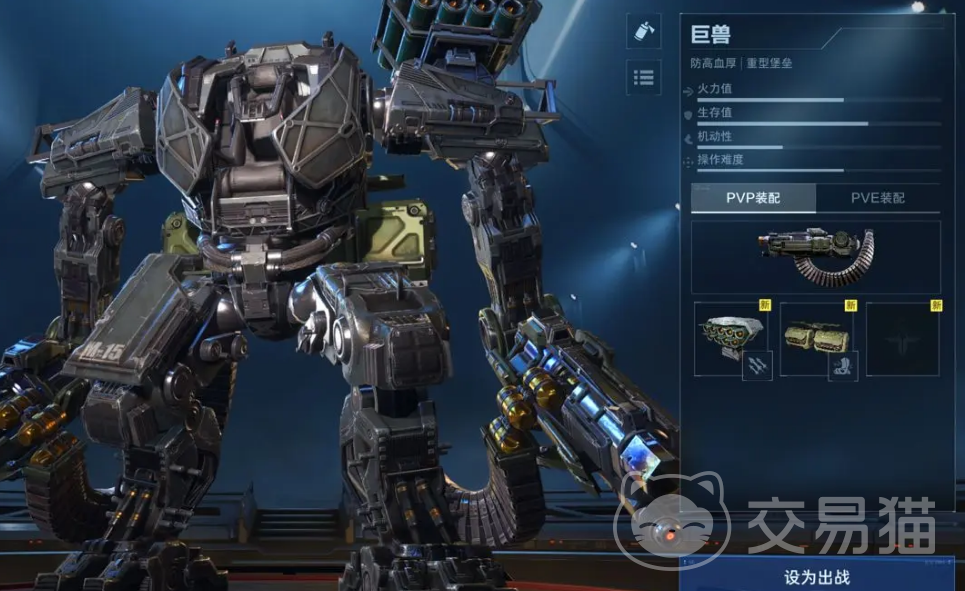Confirm with the 设为出战 button
Image resolution: width=965 pixels, height=591 pixels.
point(816,576)
